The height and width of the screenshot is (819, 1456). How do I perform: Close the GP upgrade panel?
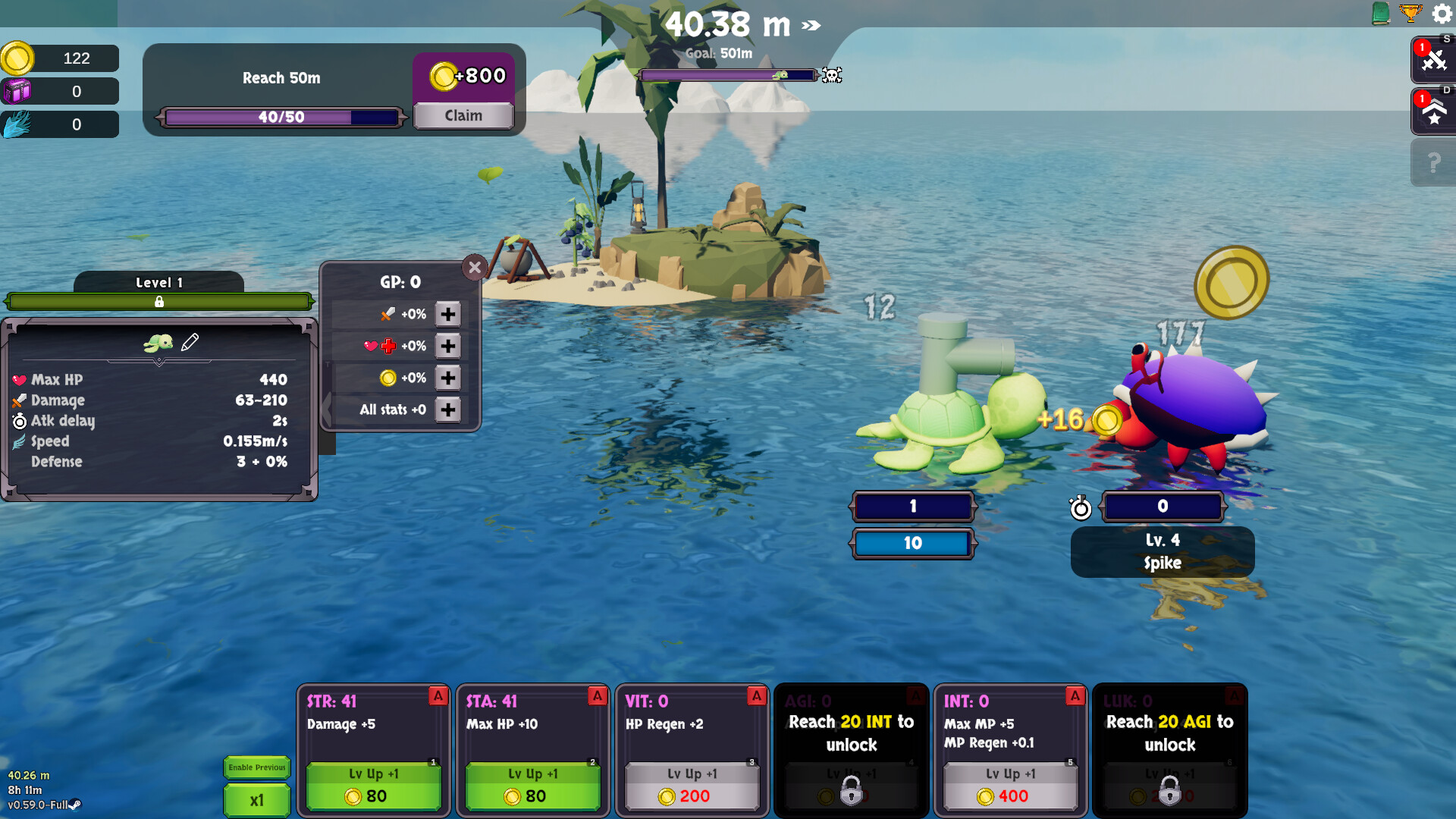[475, 268]
